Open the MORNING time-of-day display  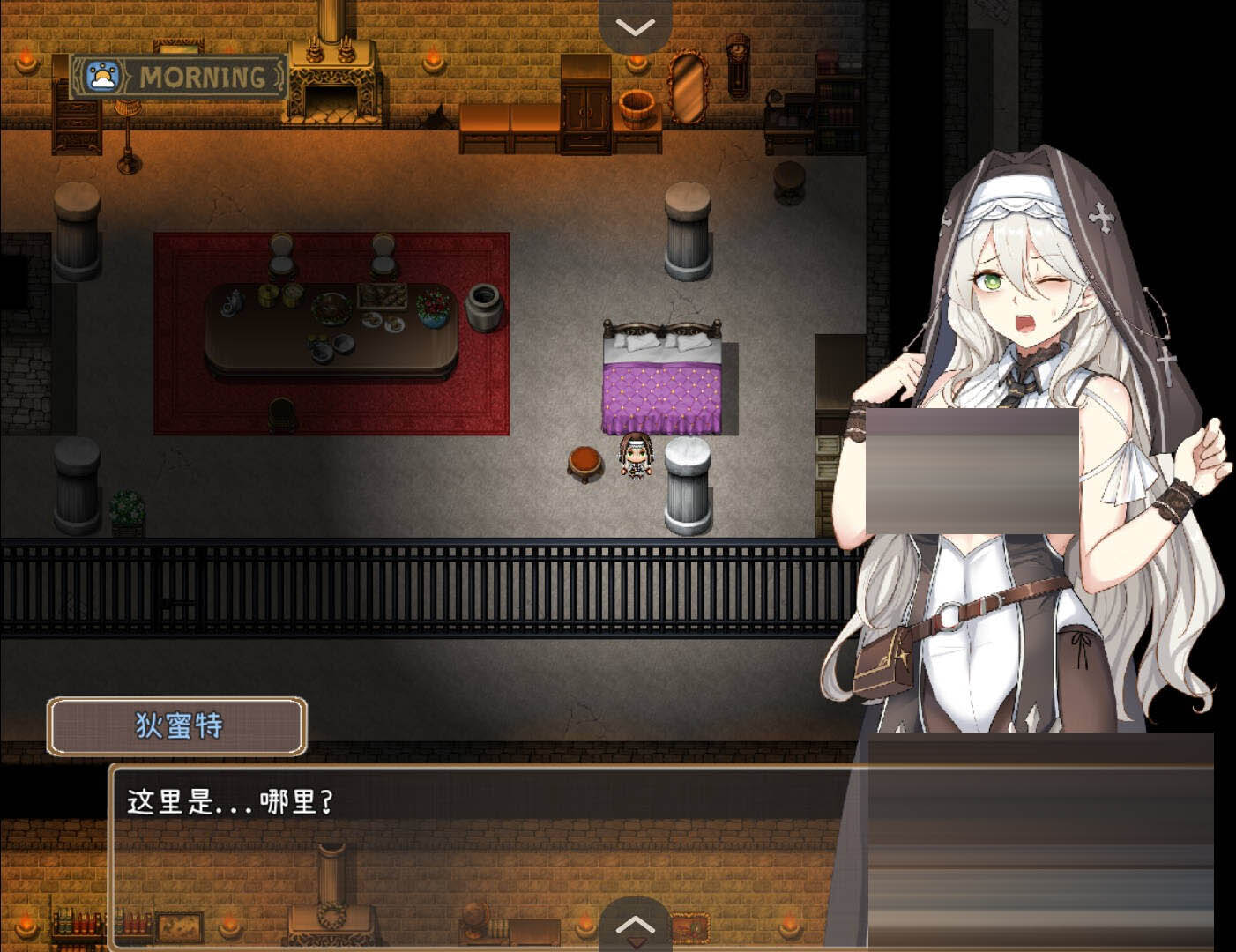[203, 76]
